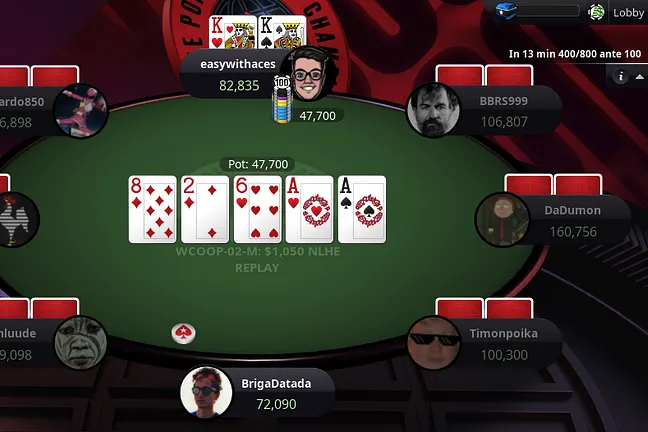Open the green cashier chip icon
Screen dimensions: 648x432
(x=597, y=12)
